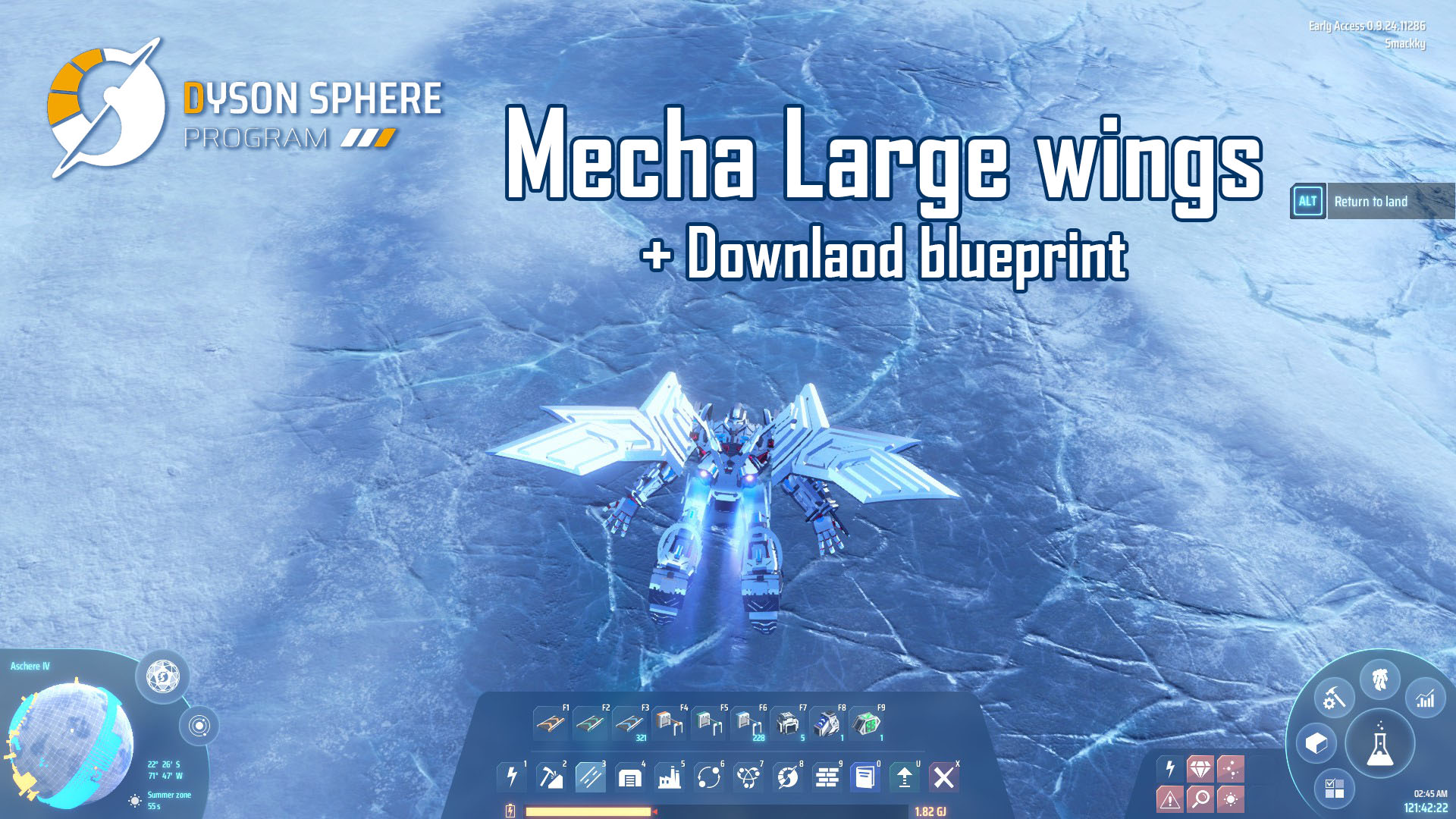Open the Statistics chart icon
The width and height of the screenshot is (1456, 819).
click(1426, 699)
